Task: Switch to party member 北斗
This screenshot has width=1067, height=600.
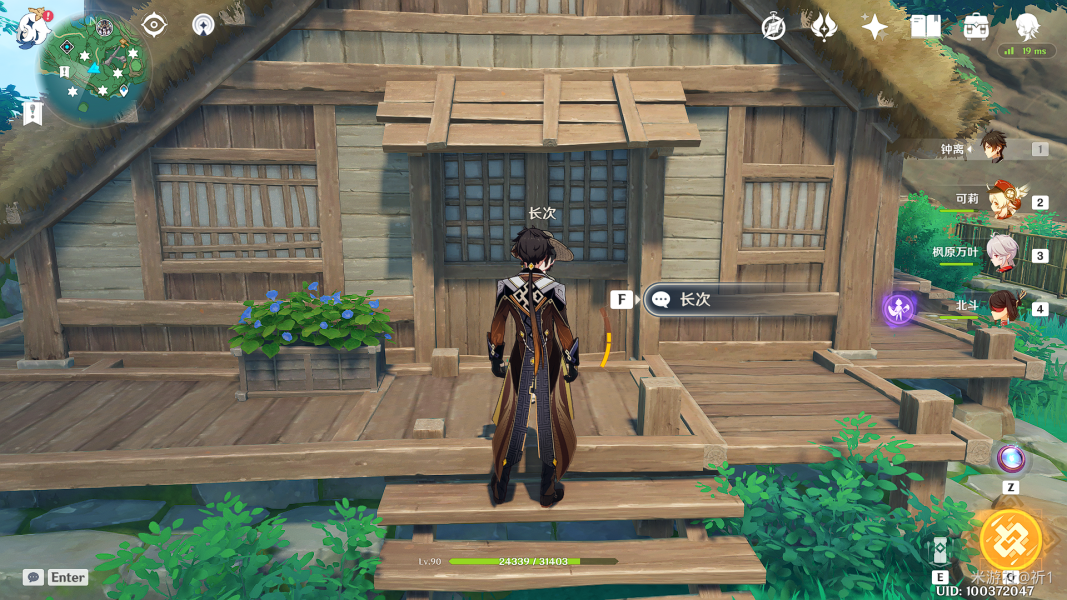Action: click(x=1000, y=306)
